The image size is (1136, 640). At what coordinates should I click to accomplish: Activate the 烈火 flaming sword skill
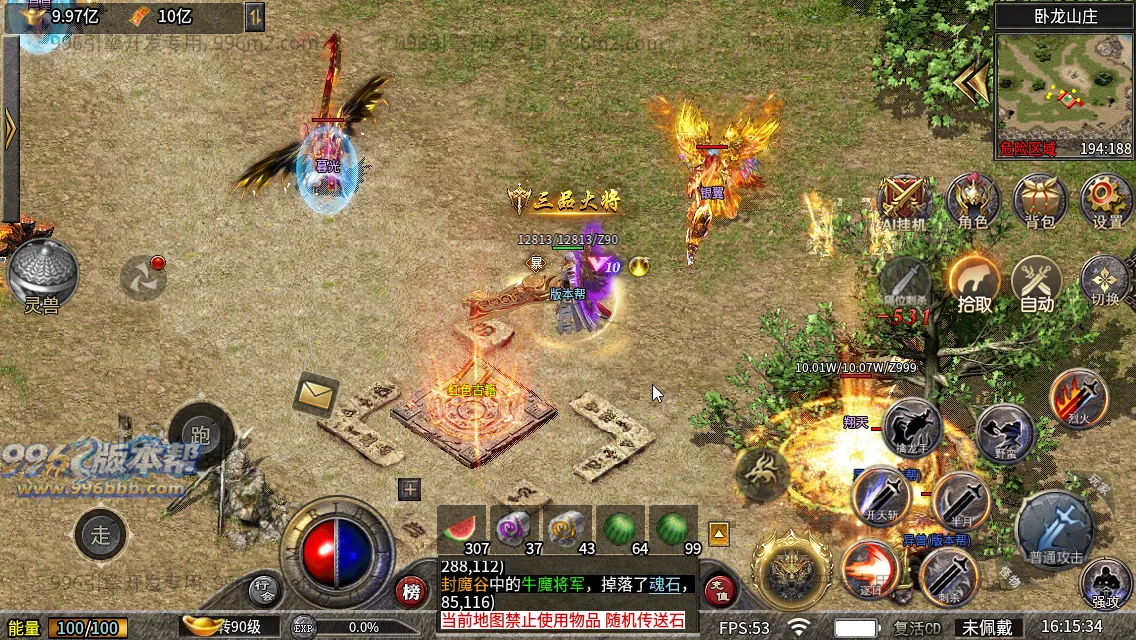1079,397
